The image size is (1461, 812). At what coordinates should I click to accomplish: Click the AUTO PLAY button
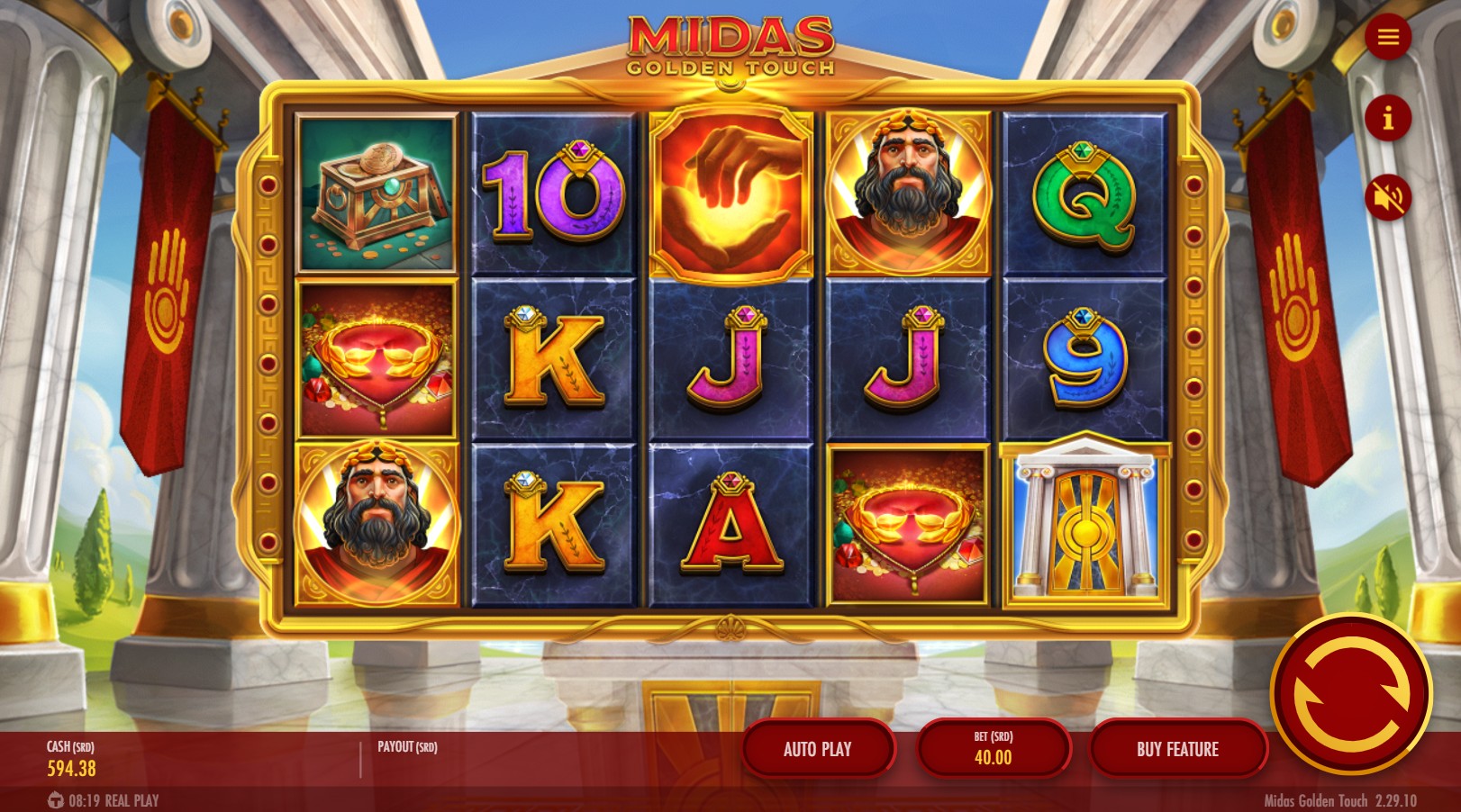816,748
